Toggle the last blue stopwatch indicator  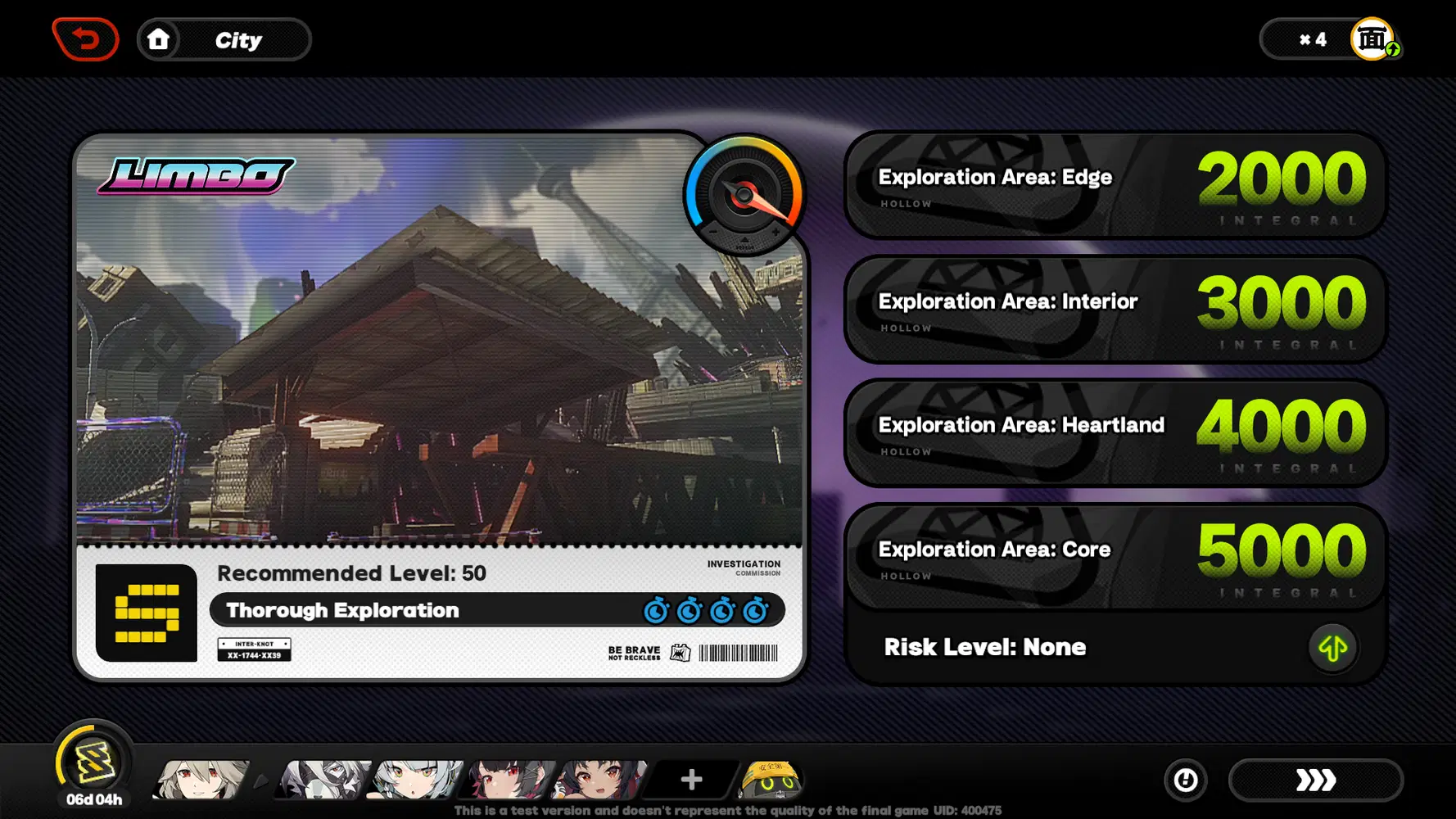755,610
